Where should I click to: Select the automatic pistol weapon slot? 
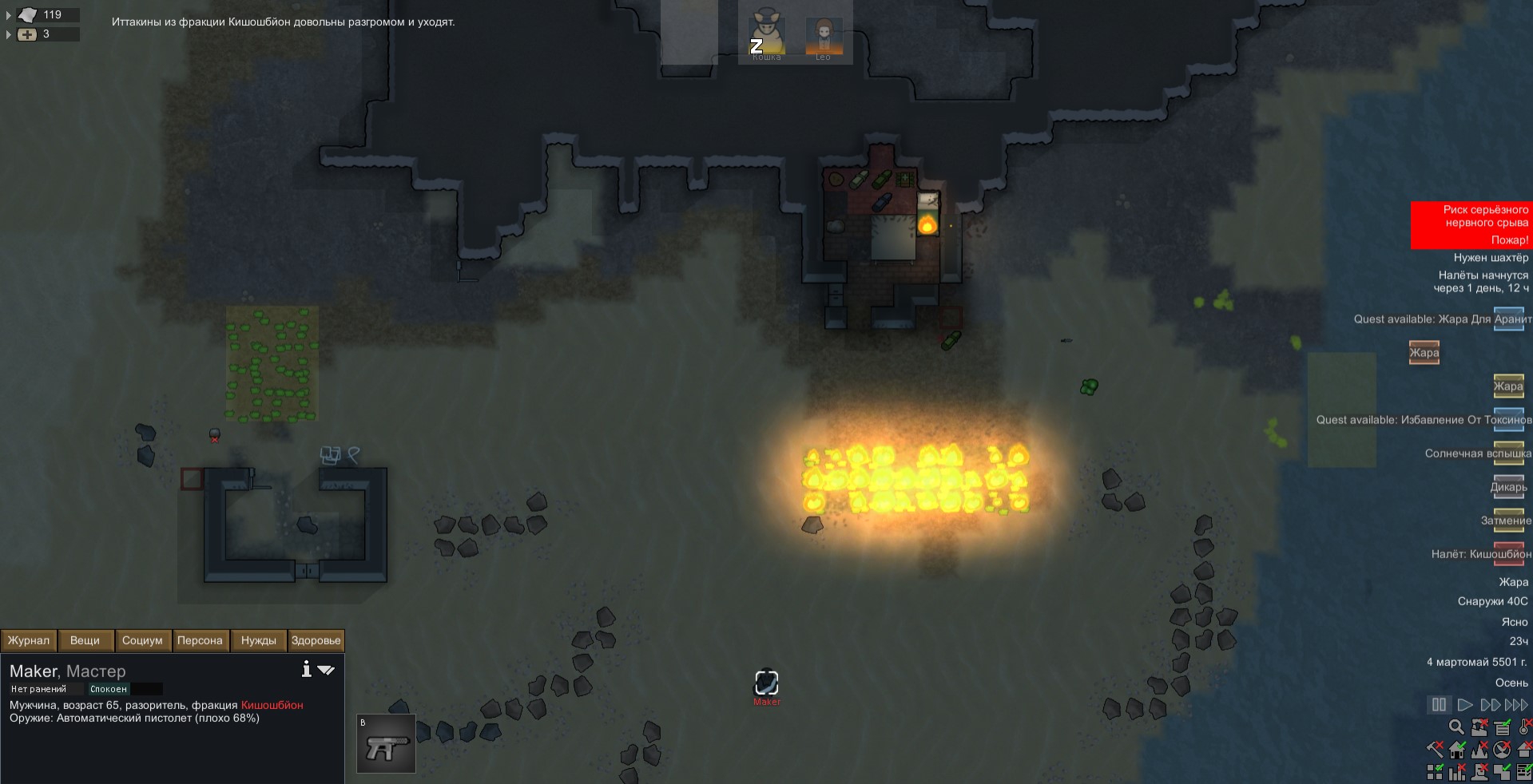386,744
